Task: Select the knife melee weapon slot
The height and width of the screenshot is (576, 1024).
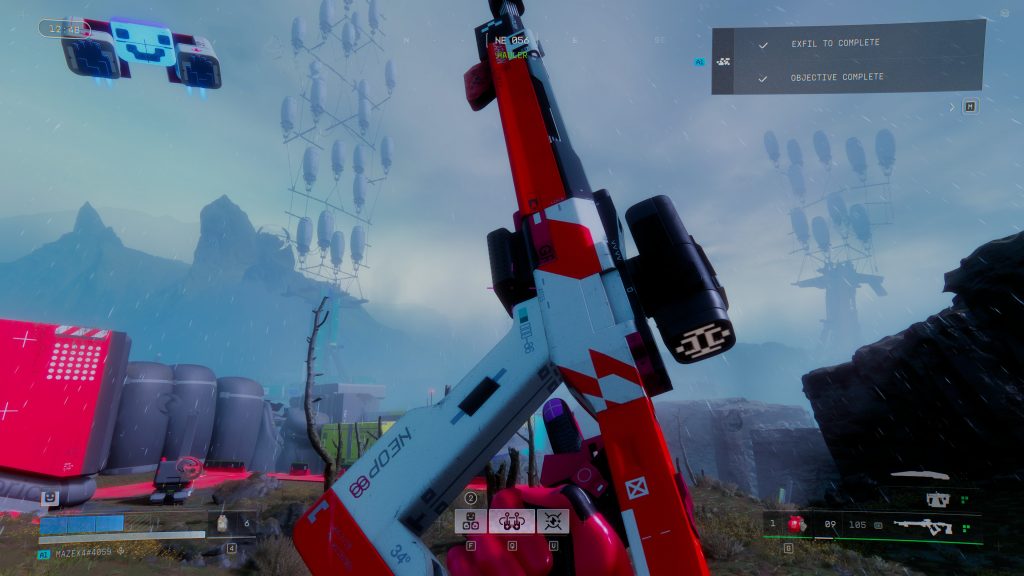Action: [920, 476]
